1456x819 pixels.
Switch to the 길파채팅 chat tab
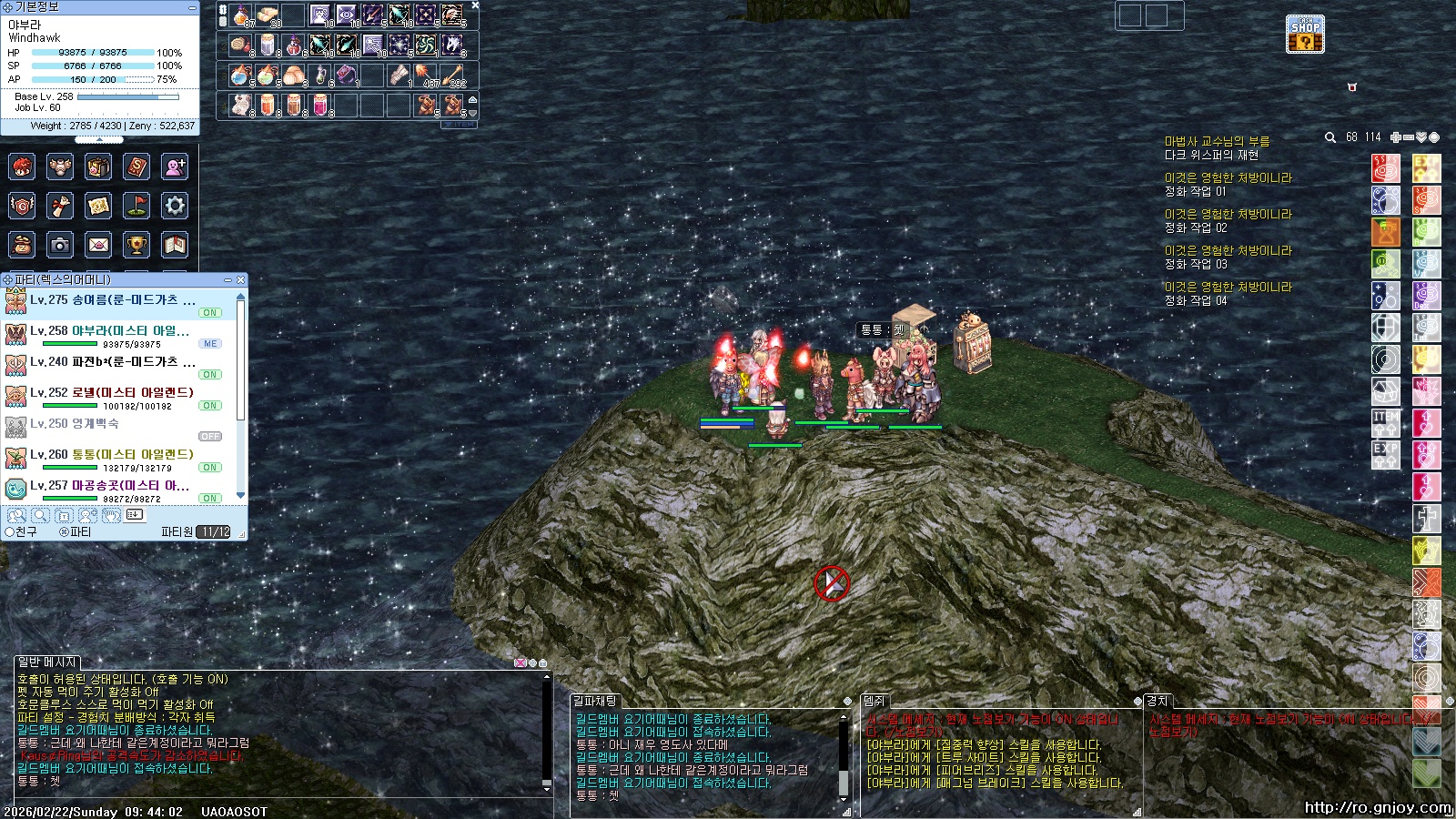pyautogui.click(x=595, y=701)
